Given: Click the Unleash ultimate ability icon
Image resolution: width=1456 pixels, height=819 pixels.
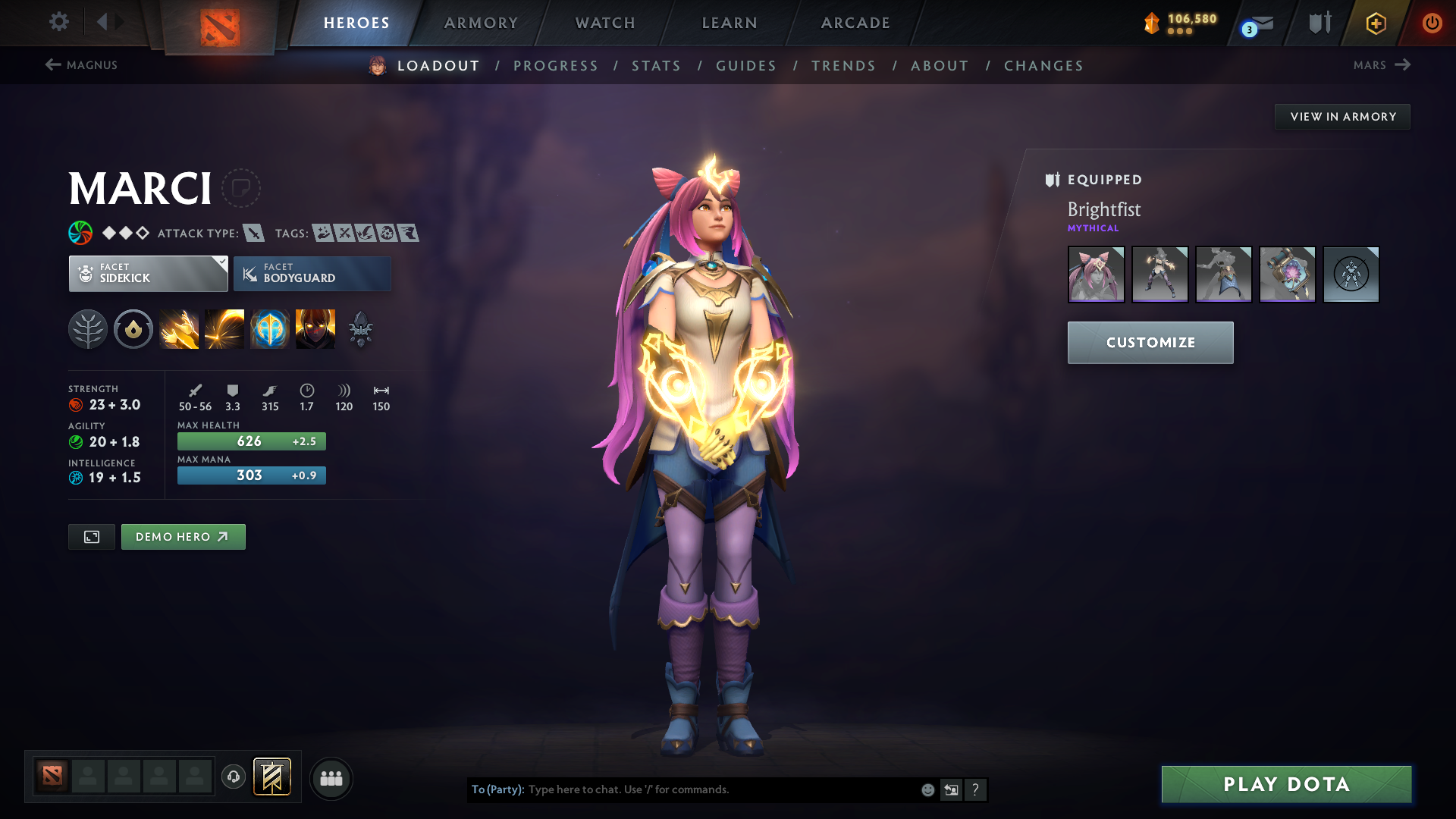Looking at the screenshot, I should click(x=315, y=328).
